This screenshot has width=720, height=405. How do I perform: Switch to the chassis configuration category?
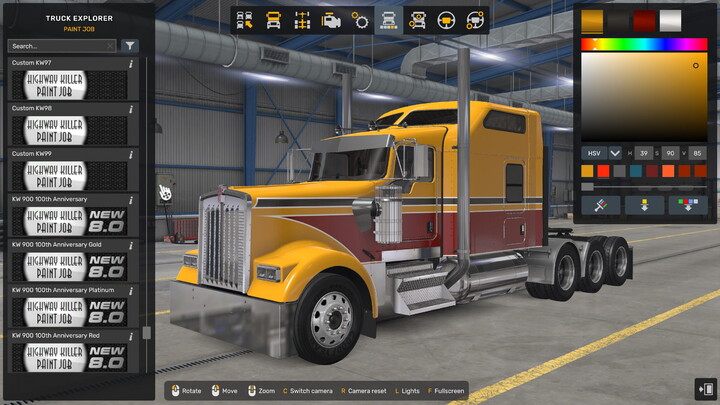coord(302,20)
